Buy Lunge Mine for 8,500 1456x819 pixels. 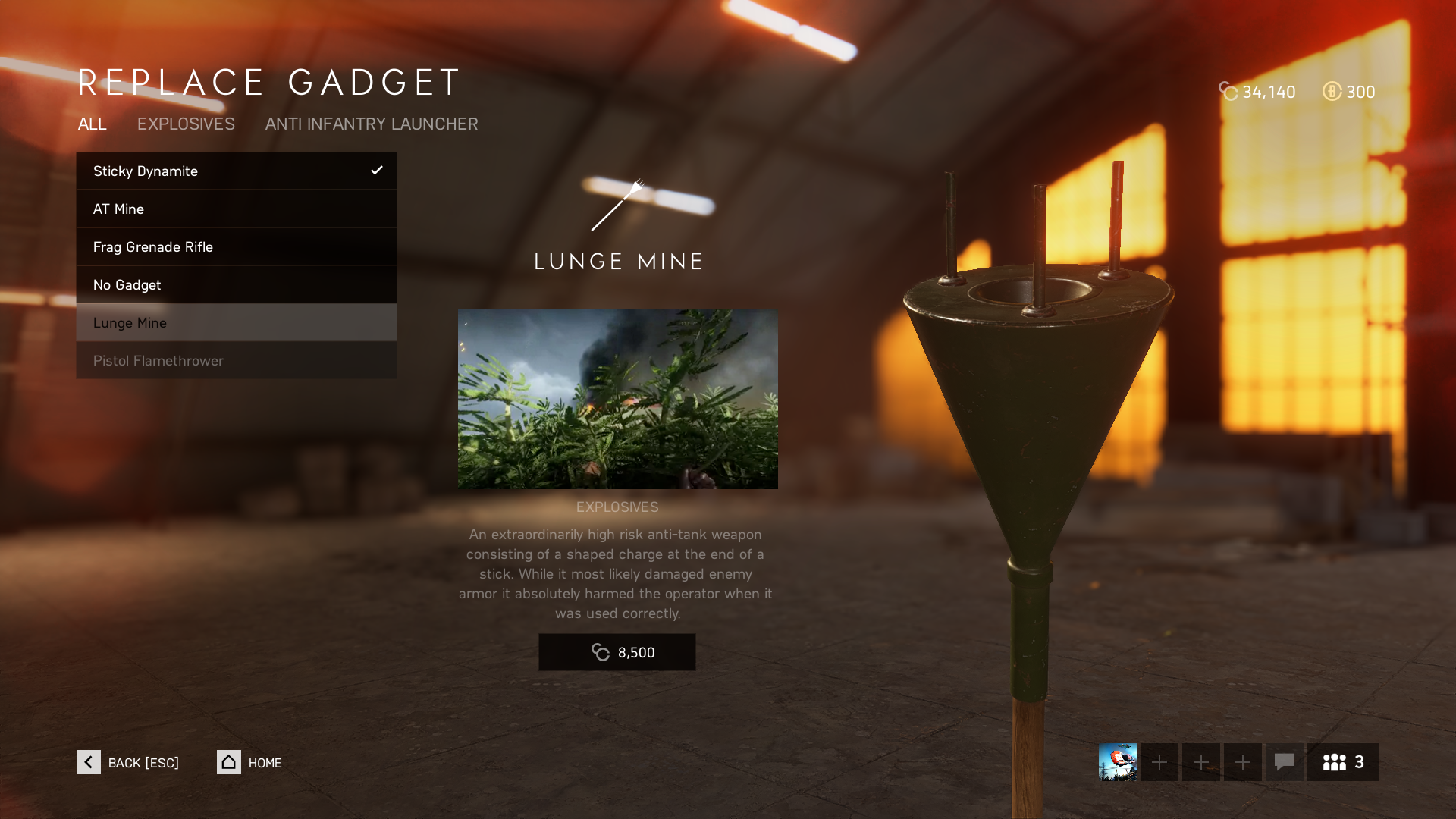(617, 652)
